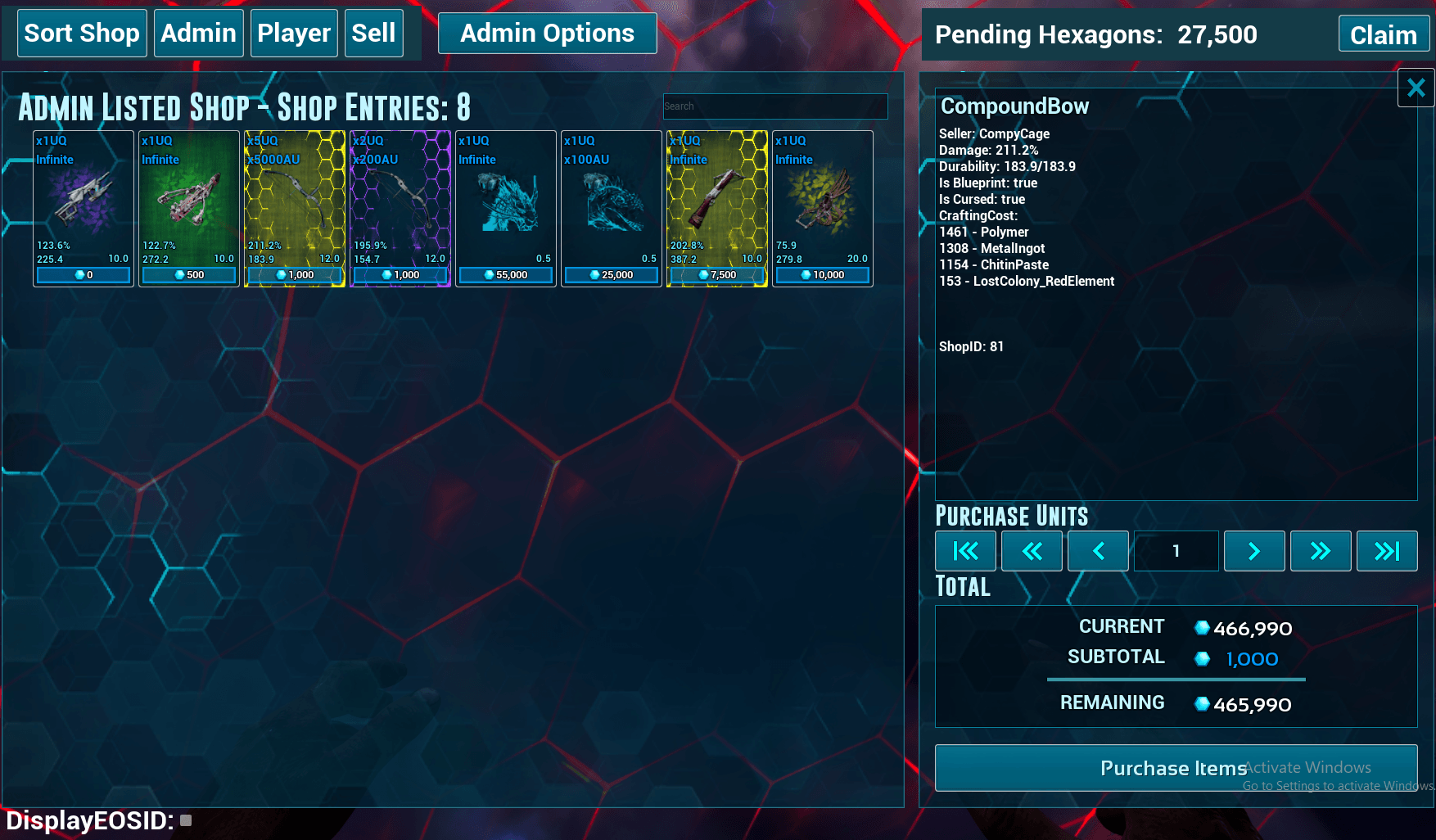Set purchase units to minimum
This screenshot has height=840, width=1436.
click(965, 551)
